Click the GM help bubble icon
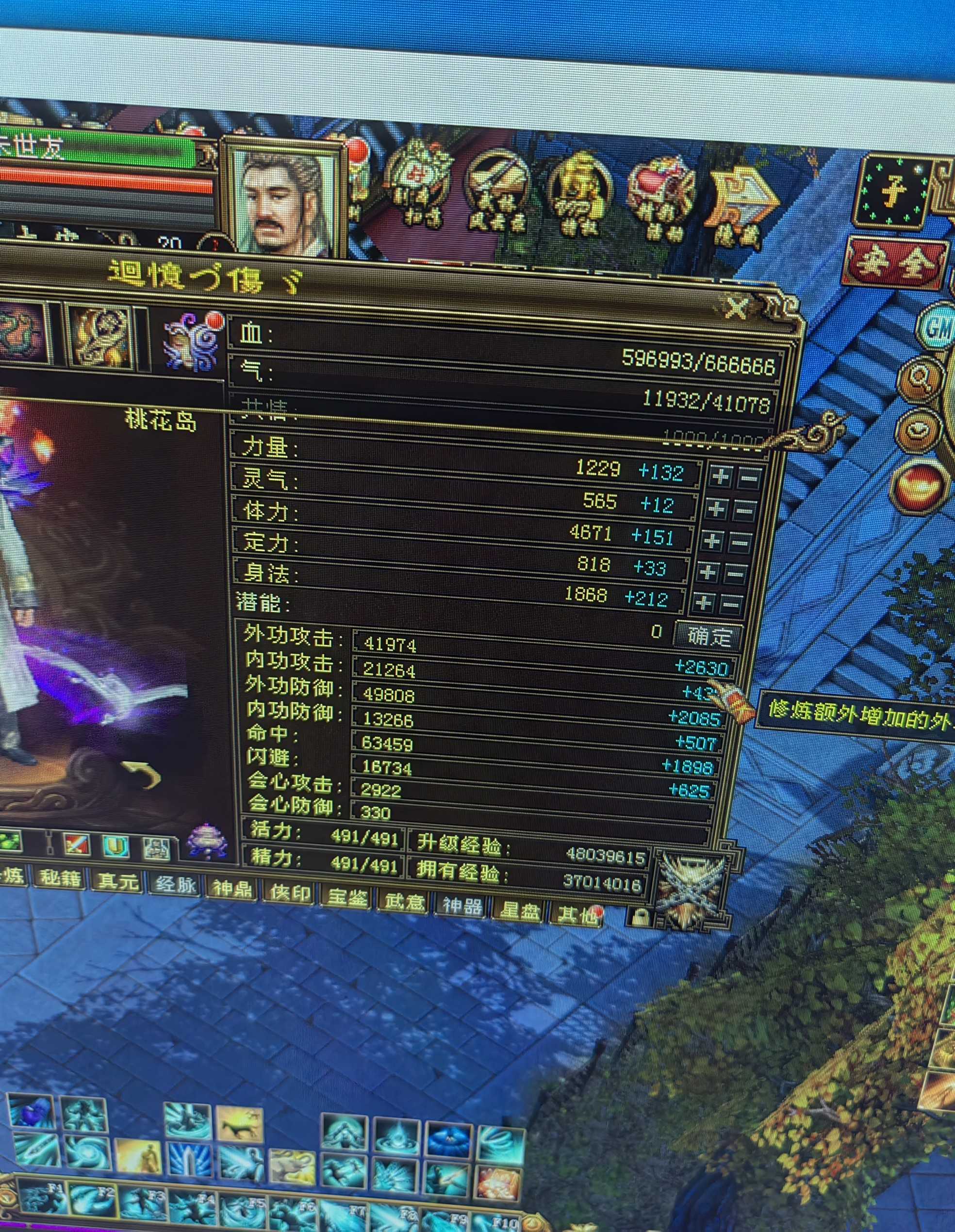The image size is (955, 1232). [x=937, y=327]
